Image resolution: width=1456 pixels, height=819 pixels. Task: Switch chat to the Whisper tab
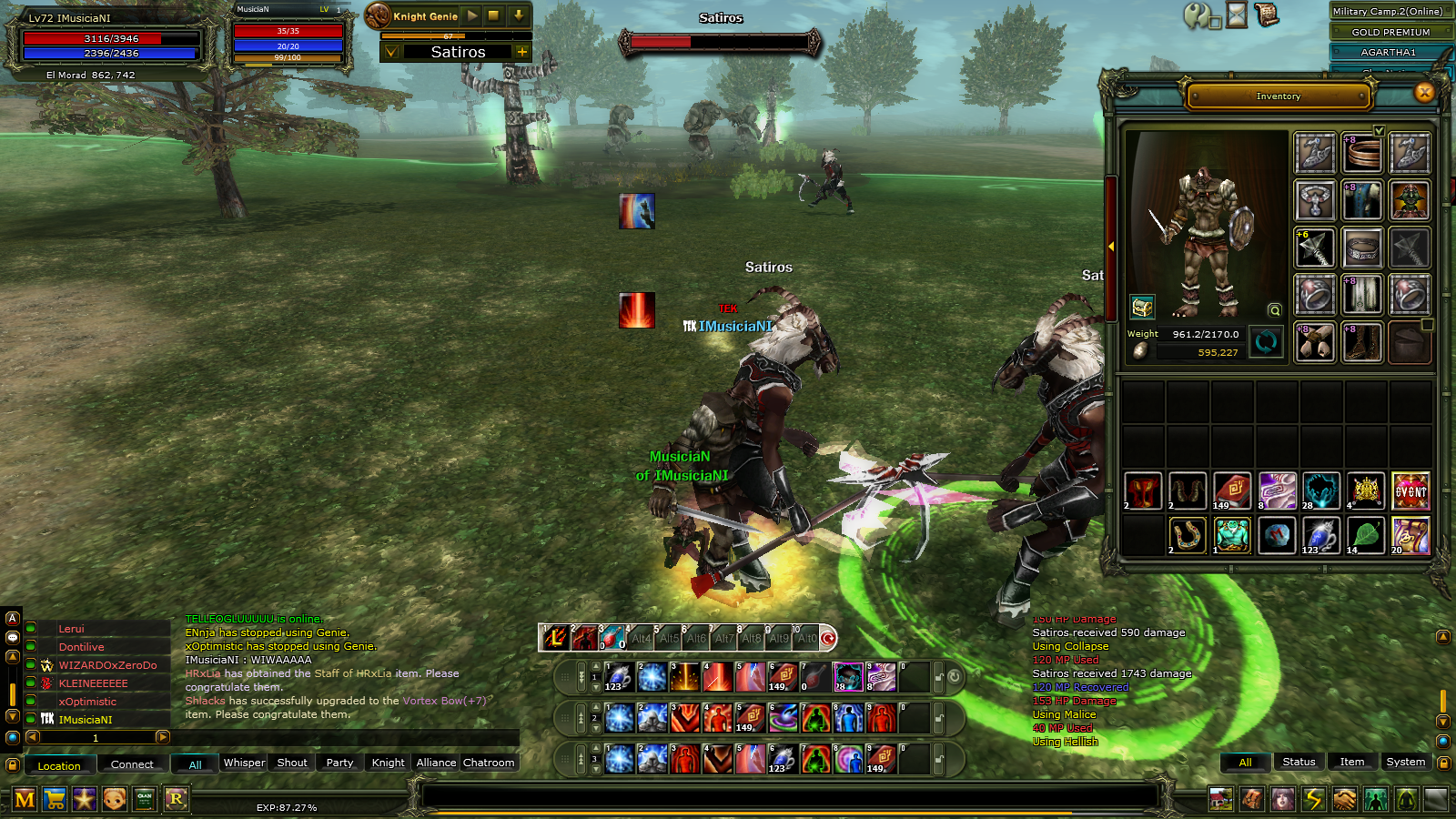coord(244,763)
